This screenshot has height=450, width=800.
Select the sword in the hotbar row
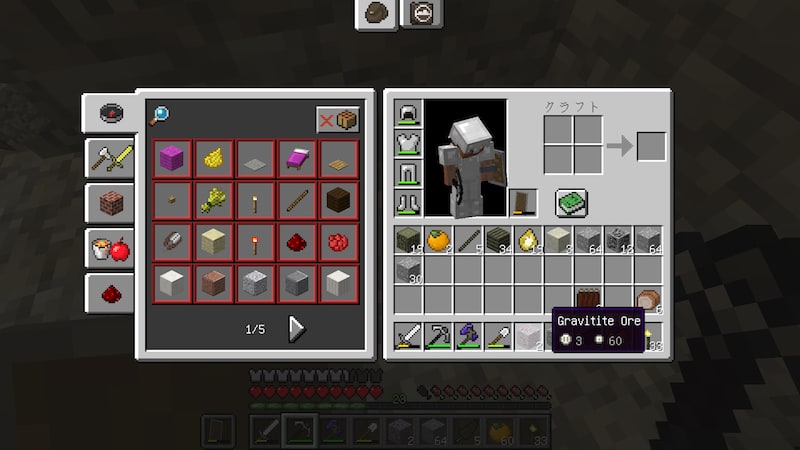click(408, 336)
